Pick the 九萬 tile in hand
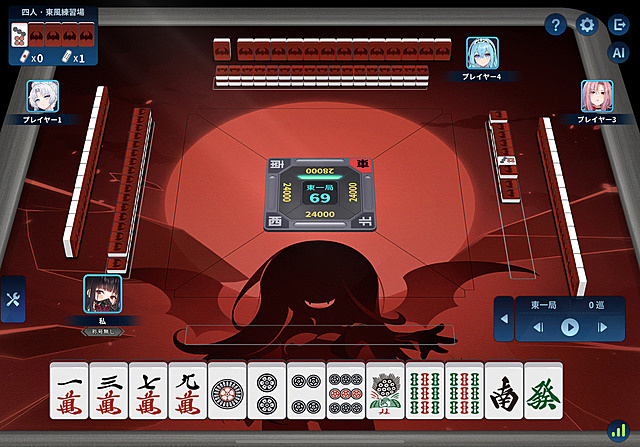The height and width of the screenshot is (447, 640). pyautogui.click(x=188, y=390)
